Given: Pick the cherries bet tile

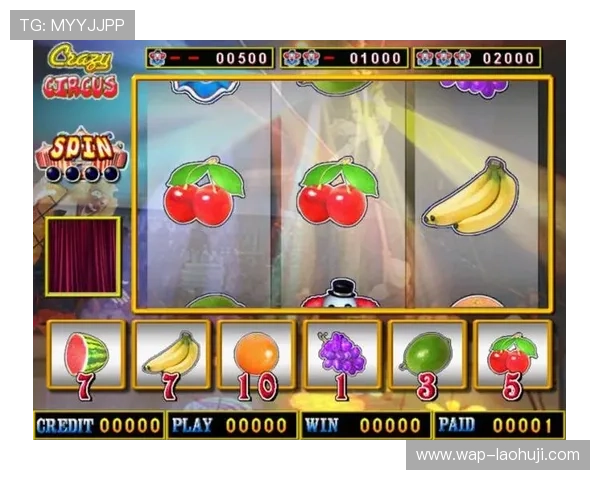Looking at the screenshot, I should pos(512,355).
